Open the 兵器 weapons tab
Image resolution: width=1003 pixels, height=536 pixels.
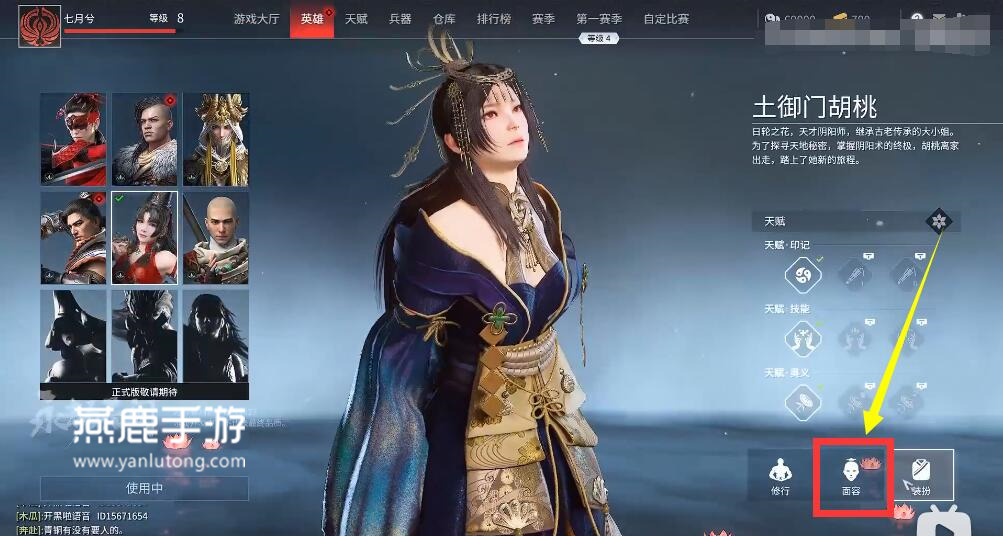click(400, 19)
